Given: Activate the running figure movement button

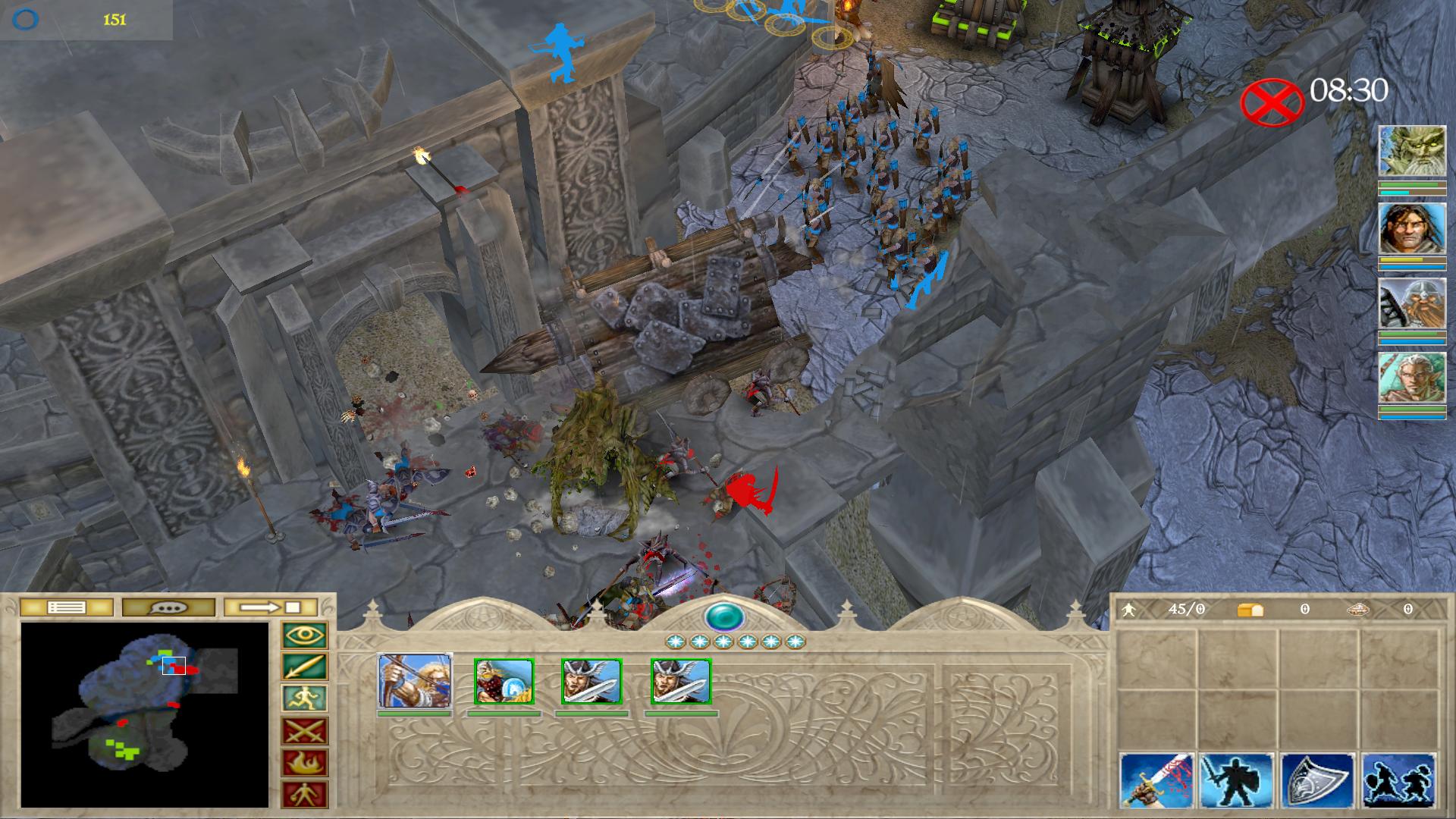Looking at the screenshot, I should [305, 699].
